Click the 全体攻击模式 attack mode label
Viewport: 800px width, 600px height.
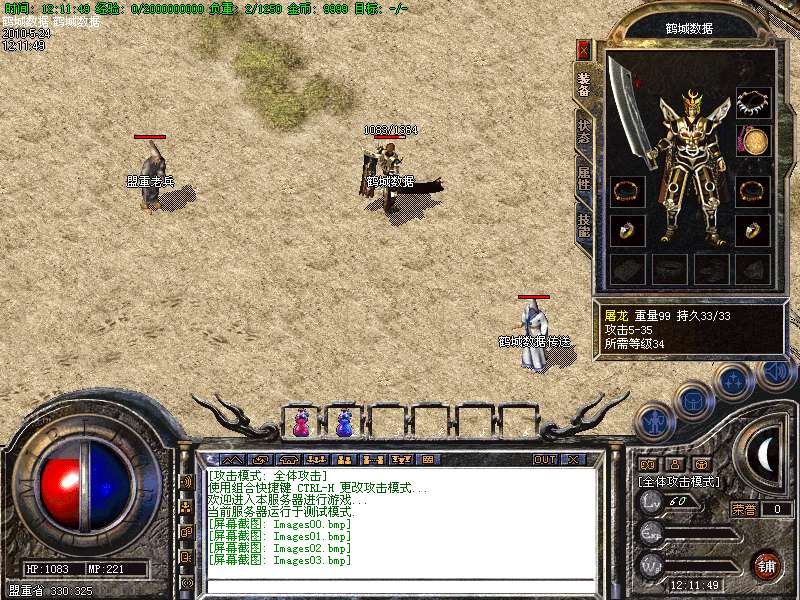pyautogui.click(x=680, y=481)
